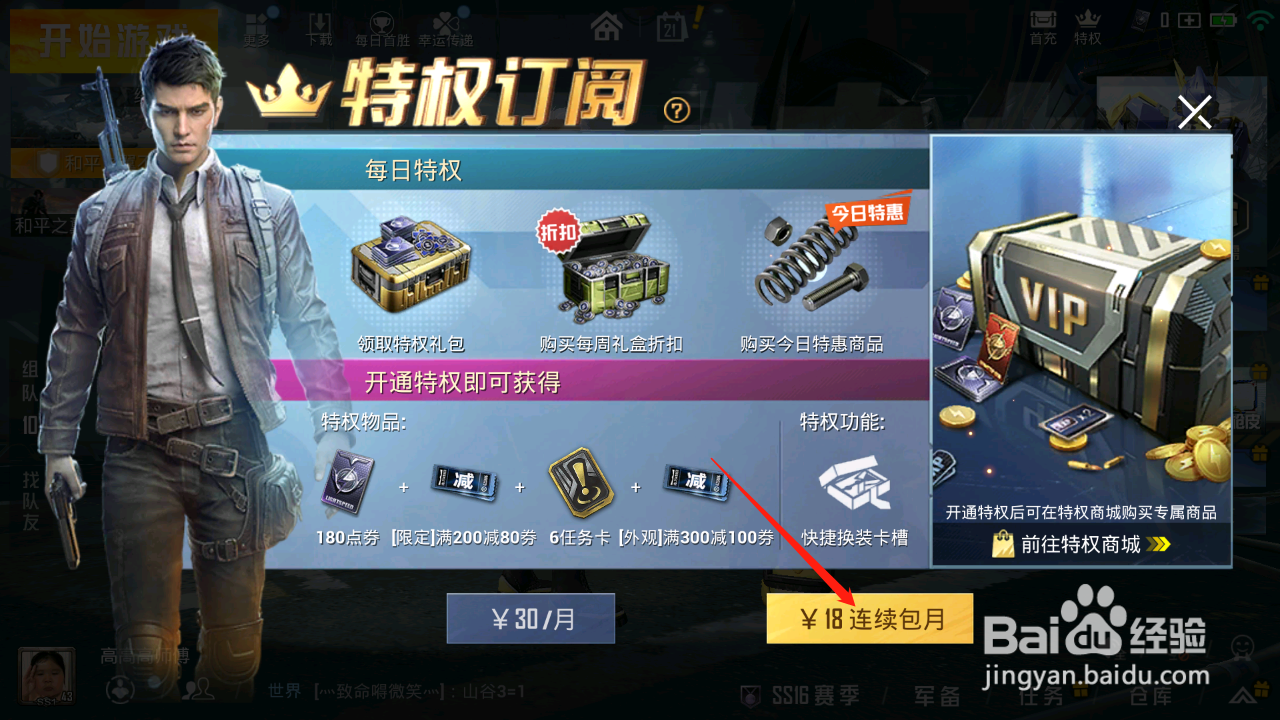This screenshot has width=1280, height=720.
Task: Click the ¥18 连续包月 subscribe button
Action: pos(869,618)
